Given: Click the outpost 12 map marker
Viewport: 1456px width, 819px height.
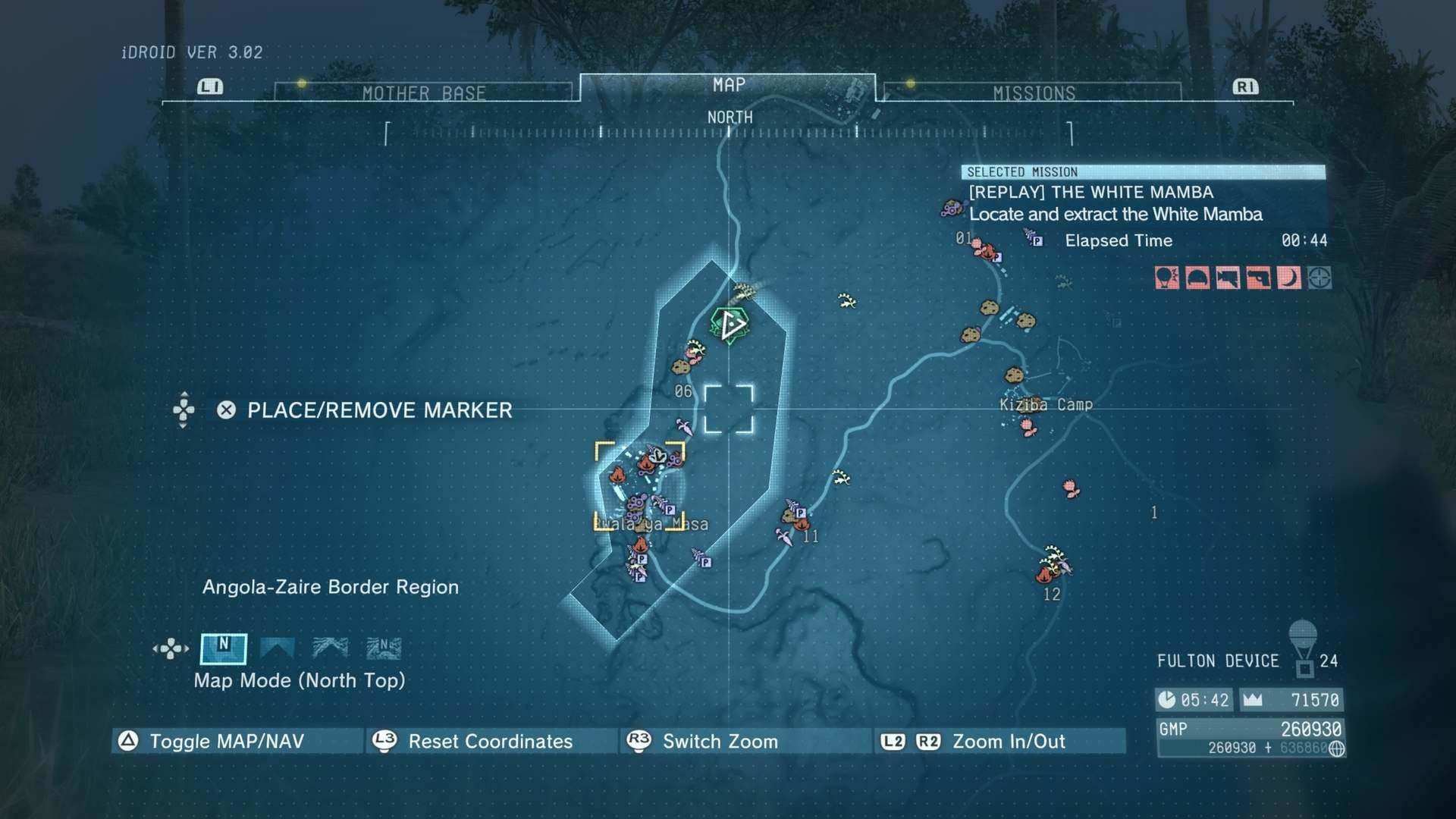Looking at the screenshot, I should 1052,567.
